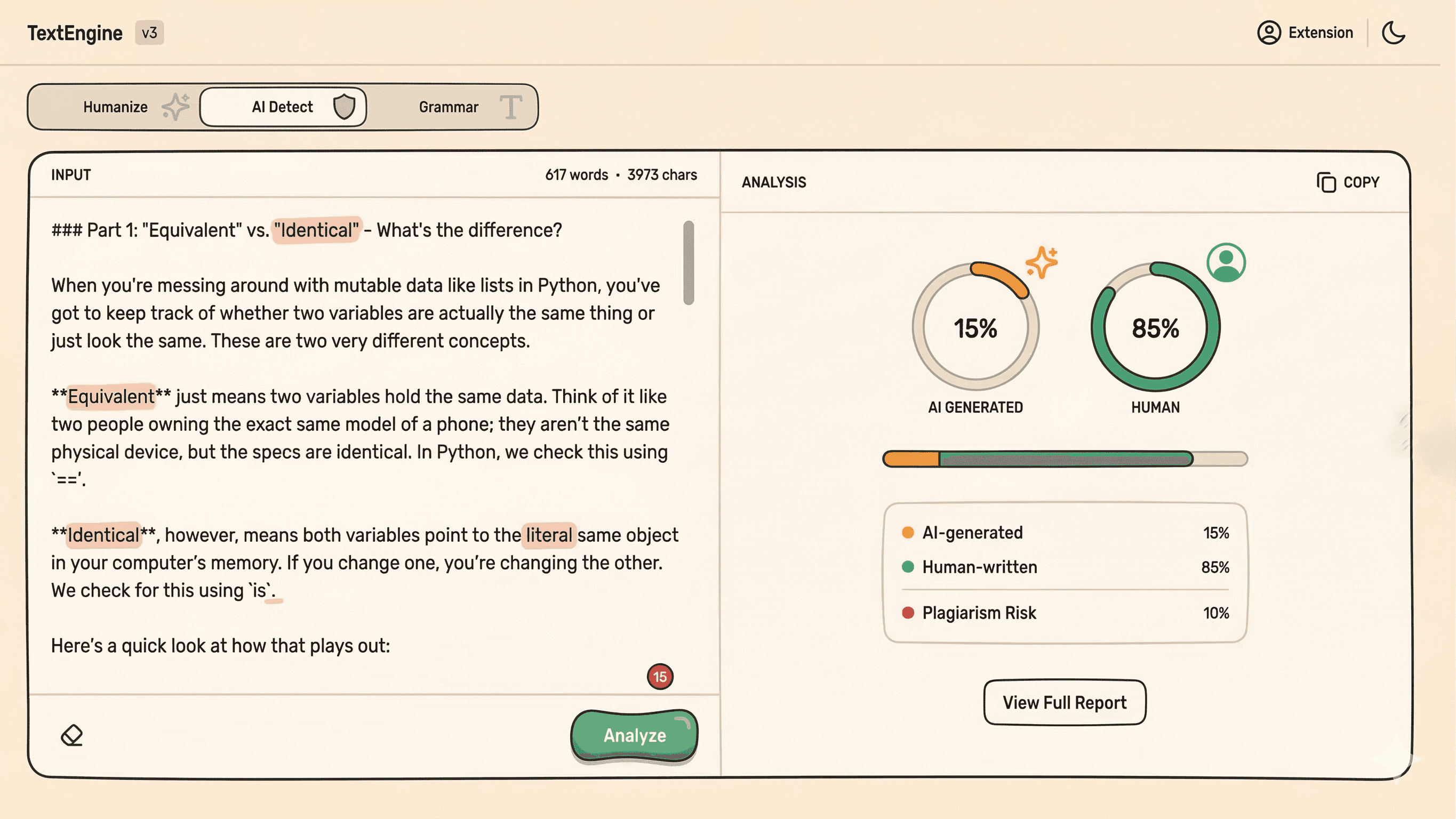Open the Extension account icon
Viewport: 1456px width, 819px height.
tap(1269, 32)
